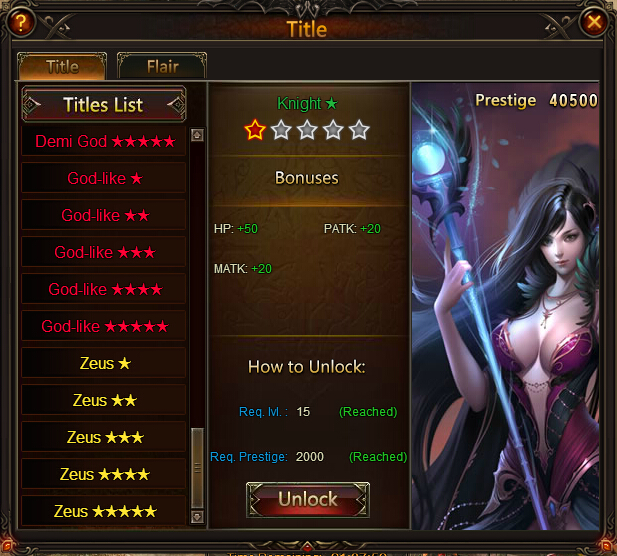This screenshot has height=556, width=617.
Task: Select the Zeus four-star title
Action: 105,474
